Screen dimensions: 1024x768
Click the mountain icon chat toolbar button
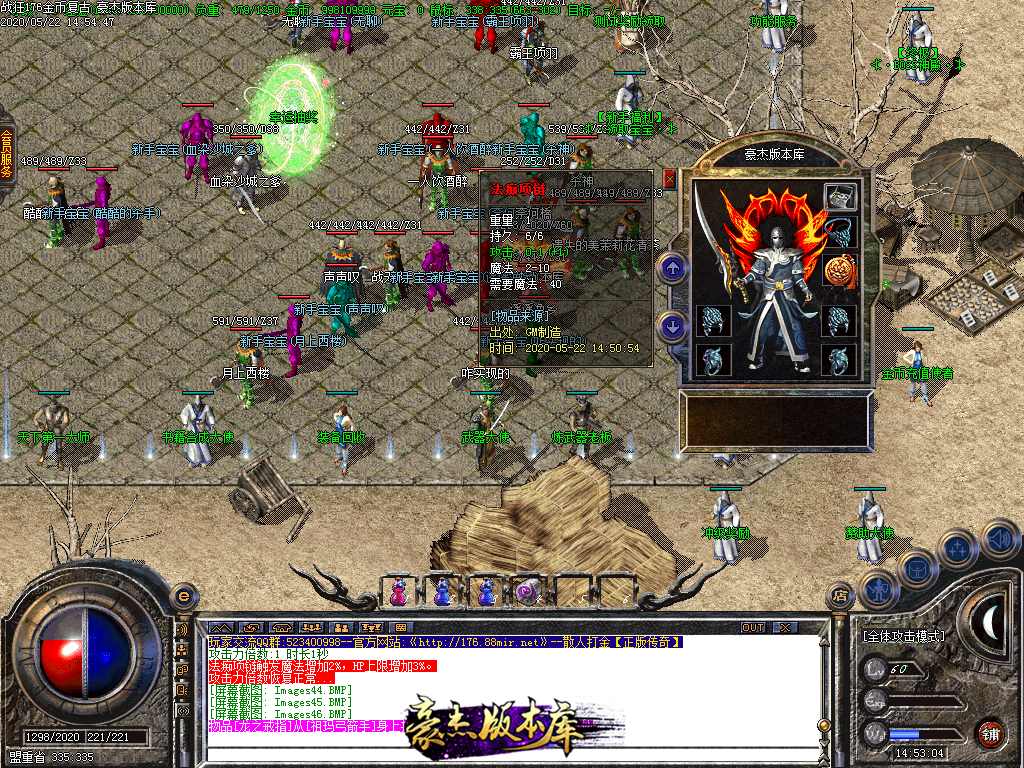coord(219,627)
